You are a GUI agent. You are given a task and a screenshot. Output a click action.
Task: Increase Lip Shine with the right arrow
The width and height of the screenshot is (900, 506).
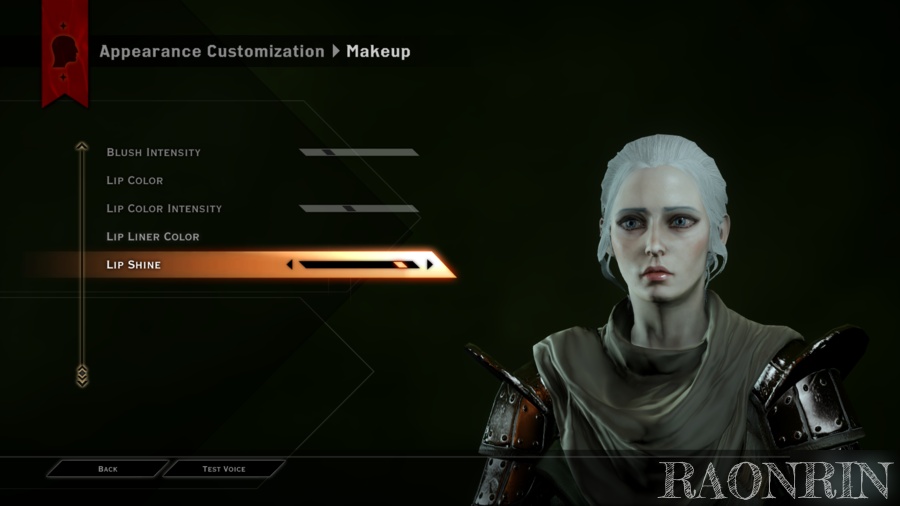(x=430, y=265)
